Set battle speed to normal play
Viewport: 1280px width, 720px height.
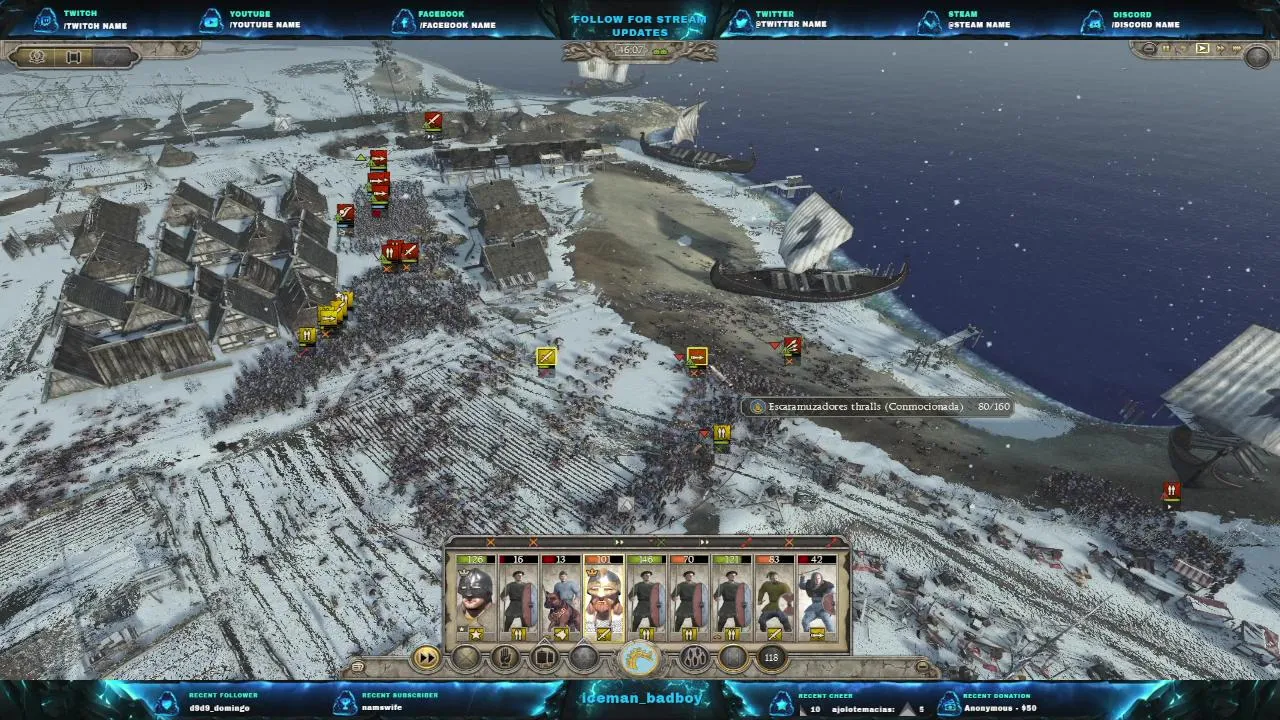1202,48
